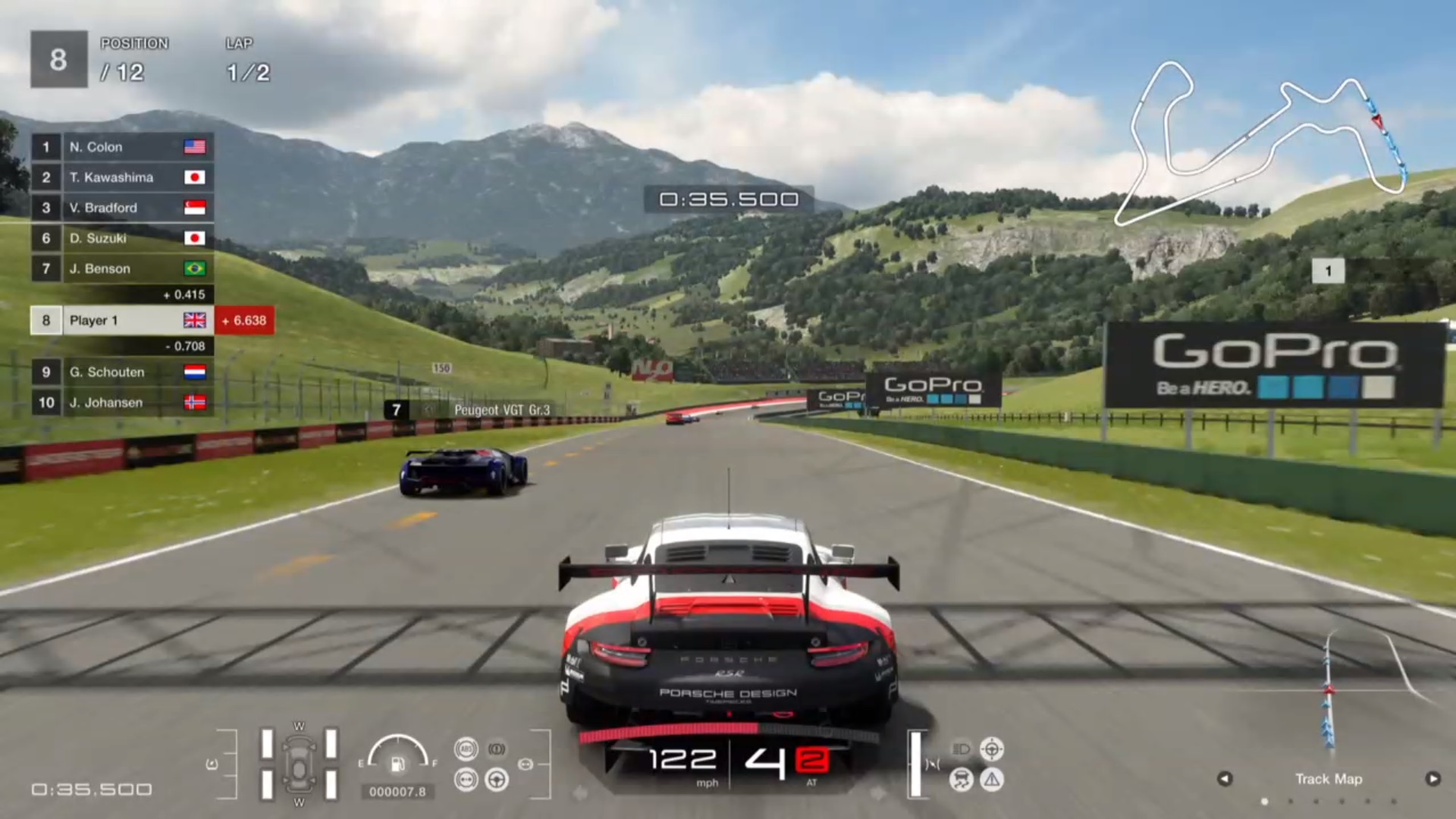Select the hazard warning triangle icon
The height and width of the screenshot is (819, 1456).
point(993,779)
